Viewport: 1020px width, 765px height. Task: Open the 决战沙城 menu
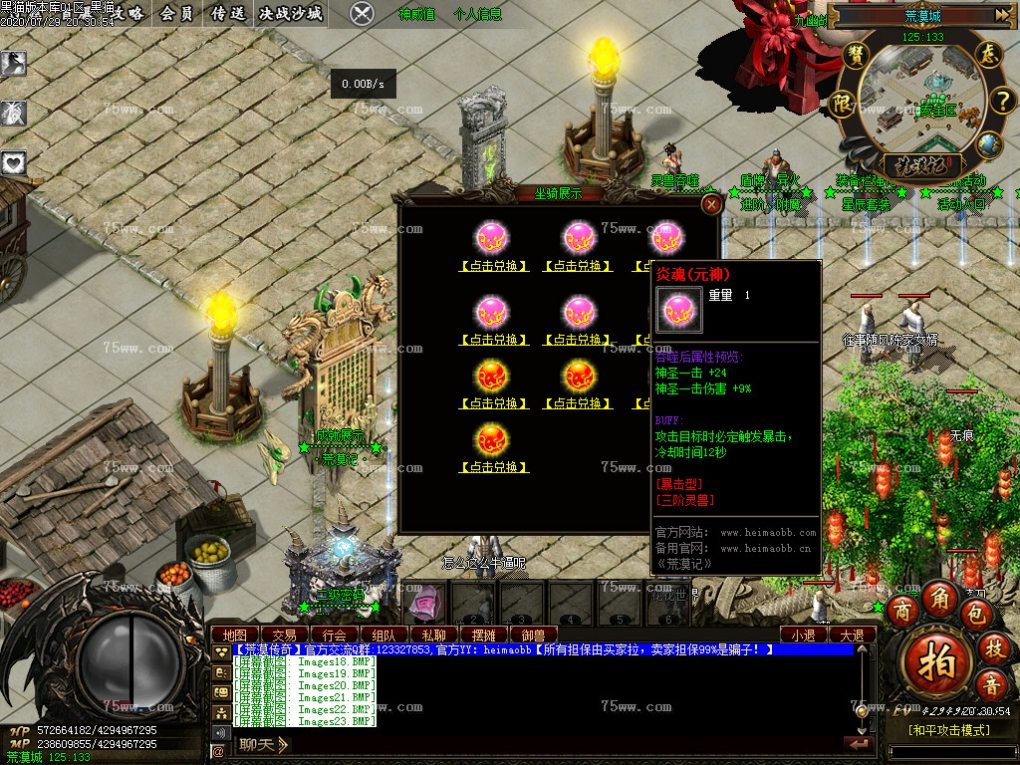pyautogui.click(x=290, y=14)
